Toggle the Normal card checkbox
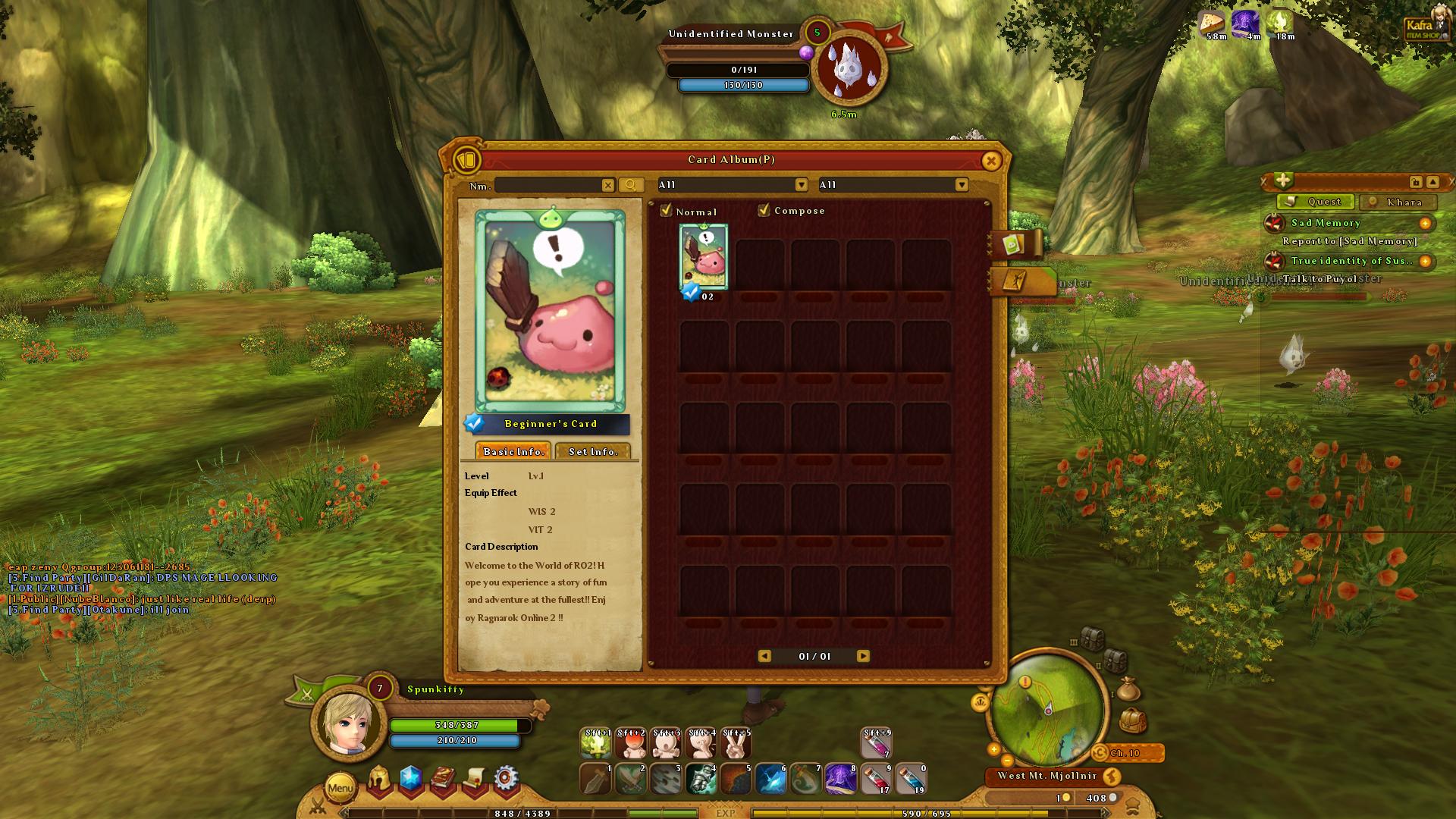This screenshot has width=1456, height=819. [667, 211]
